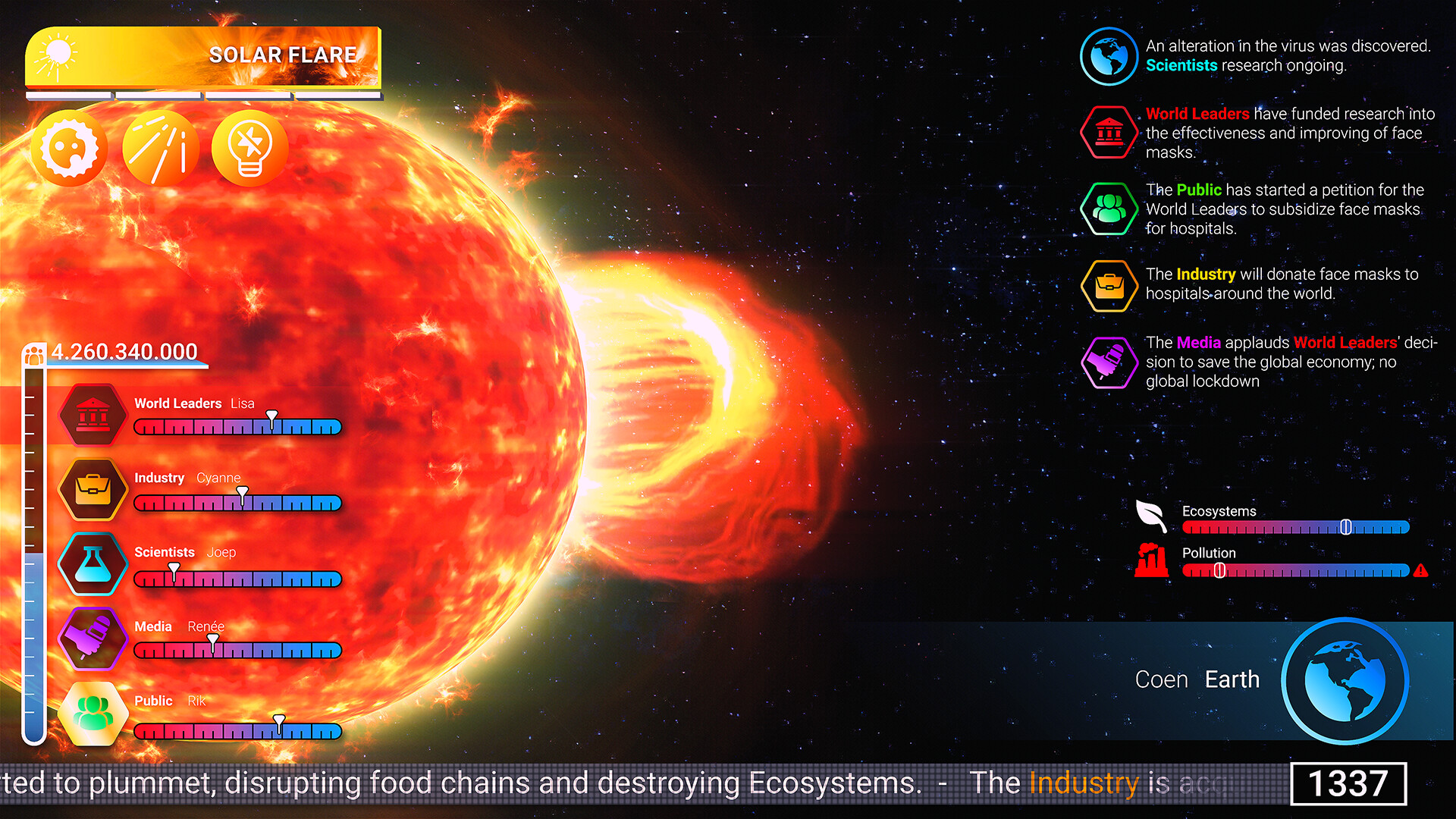This screenshot has width=1456, height=819.
Task: Click the purple Media hexagon in news feed
Action: 1108,362
